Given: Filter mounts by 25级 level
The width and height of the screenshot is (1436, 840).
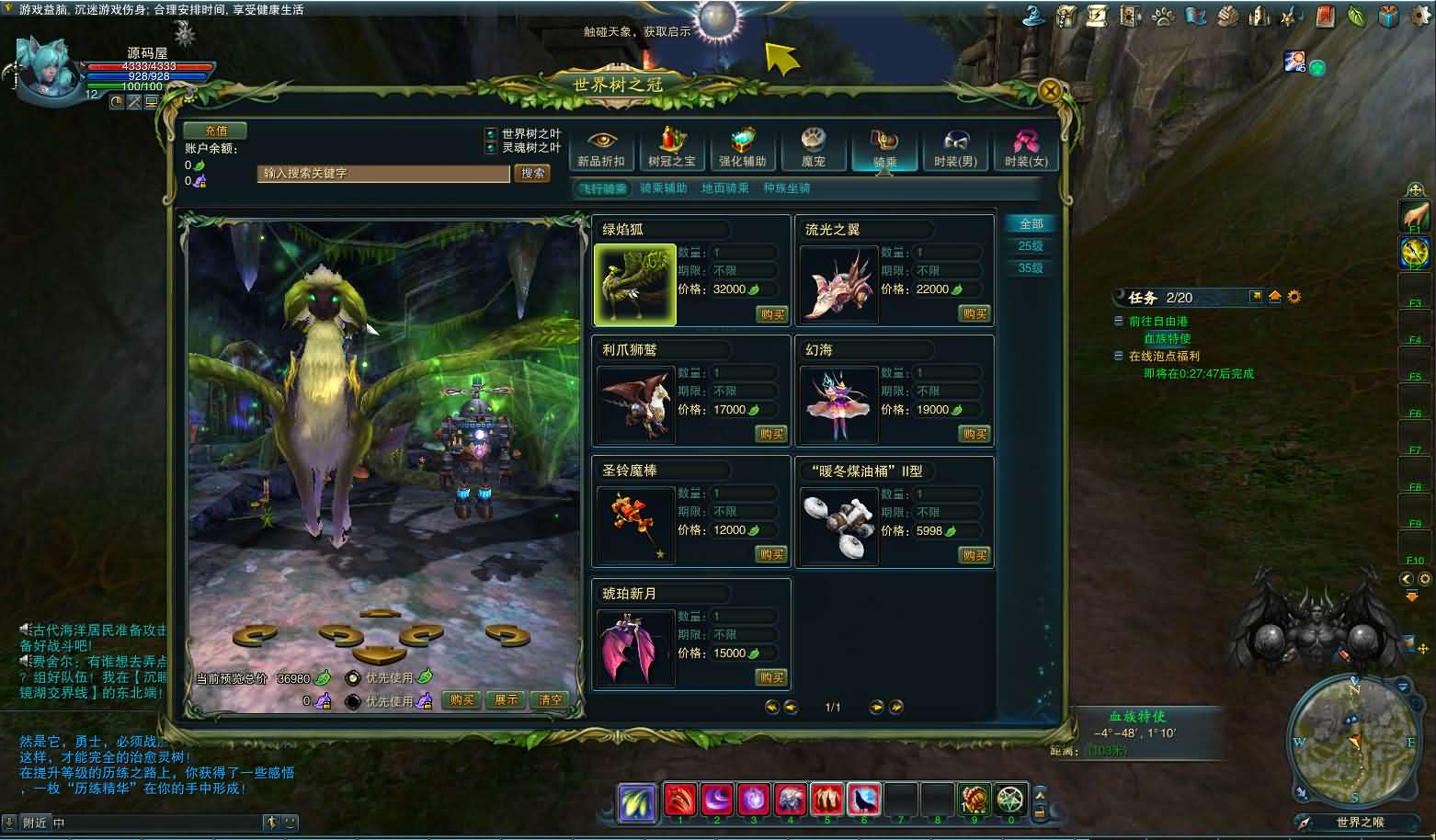Looking at the screenshot, I should pos(1031,246).
